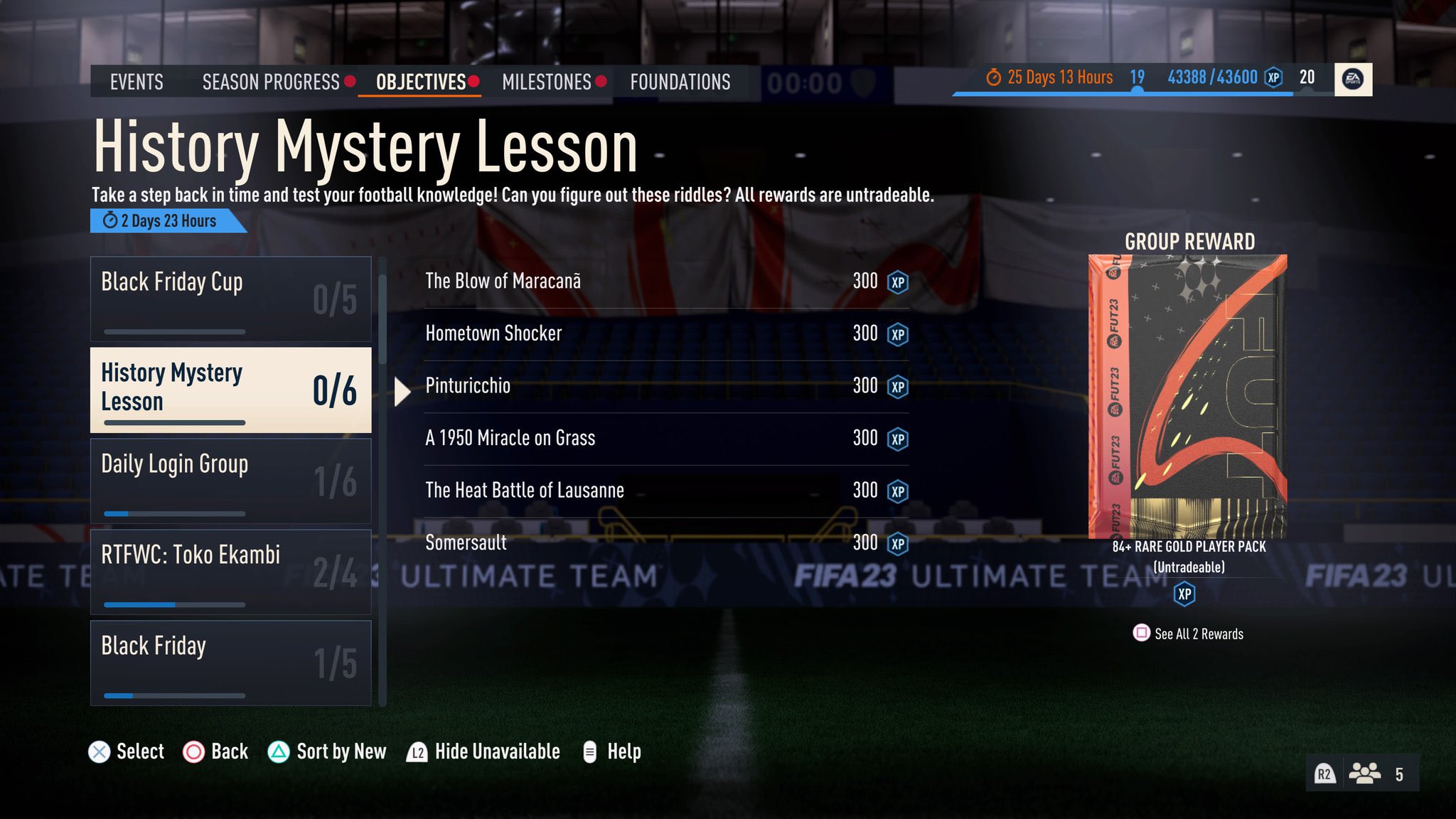Screen dimensions: 1456x819
Task: Click the EA Sports logo in the top right
Action: [1353, 79]
